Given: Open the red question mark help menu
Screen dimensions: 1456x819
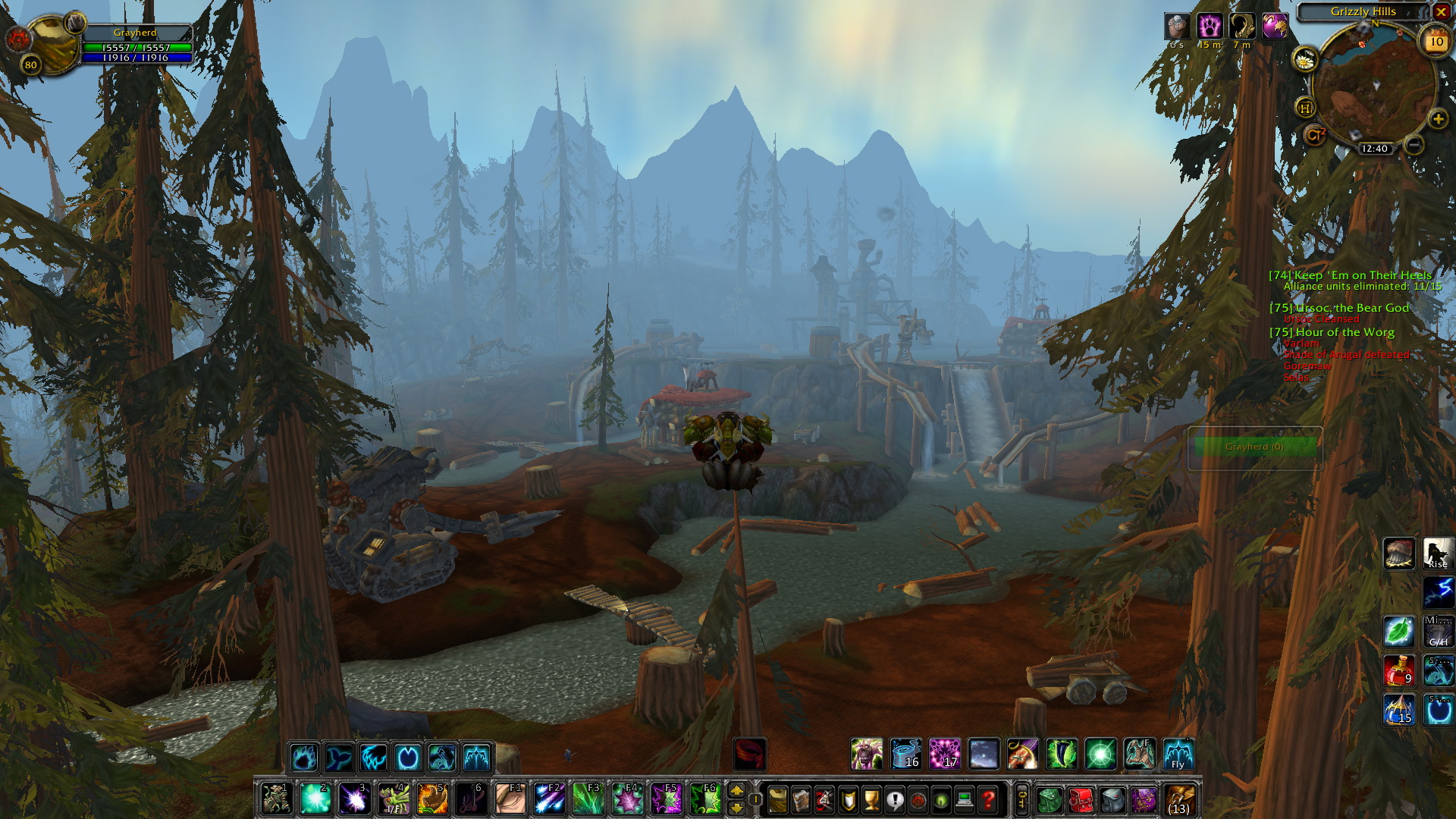Looking at the screenshot, I should (988, 799).
